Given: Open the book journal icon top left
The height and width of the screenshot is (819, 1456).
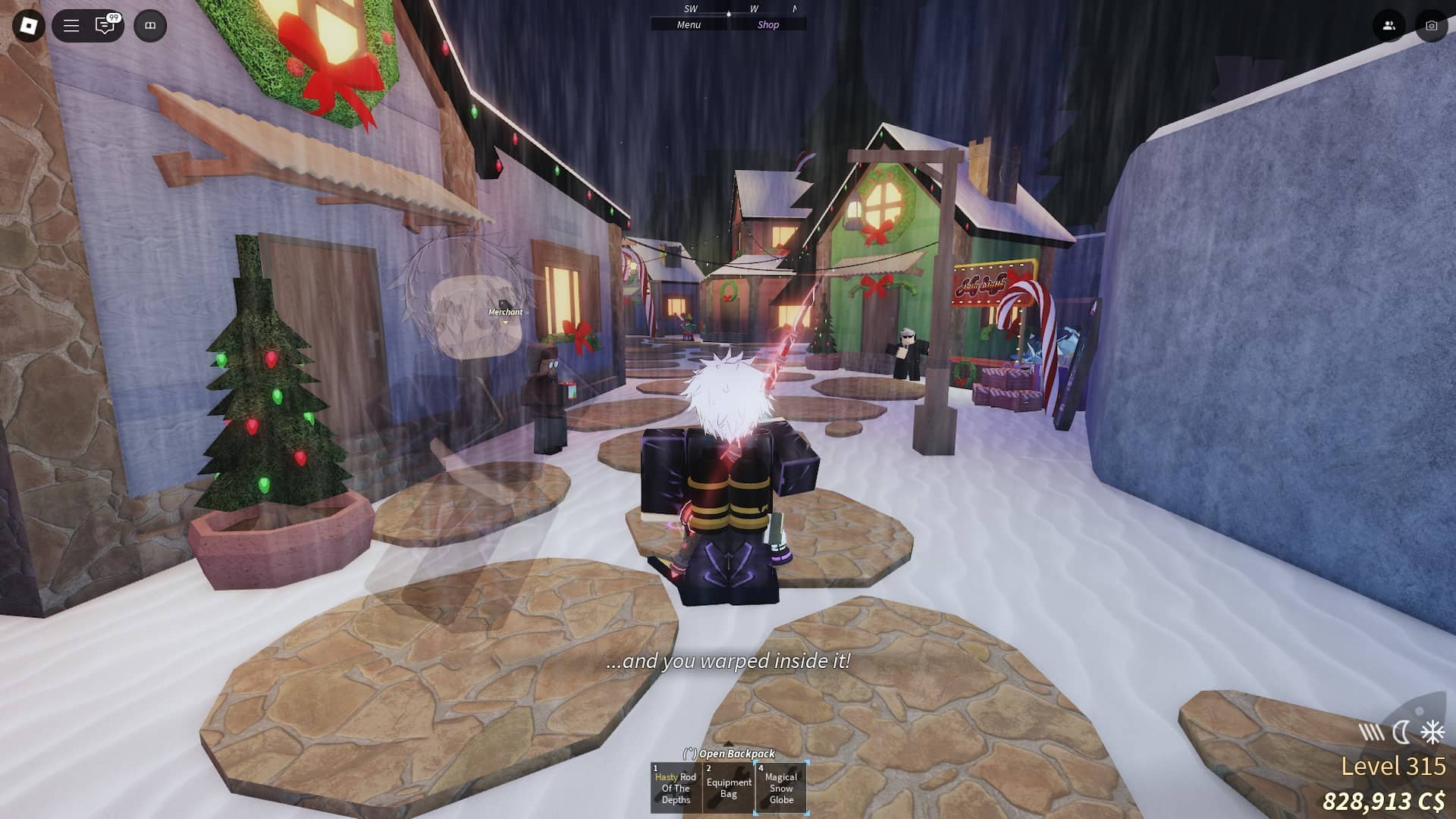Looking at the screenshot, I should click(151, 25).
